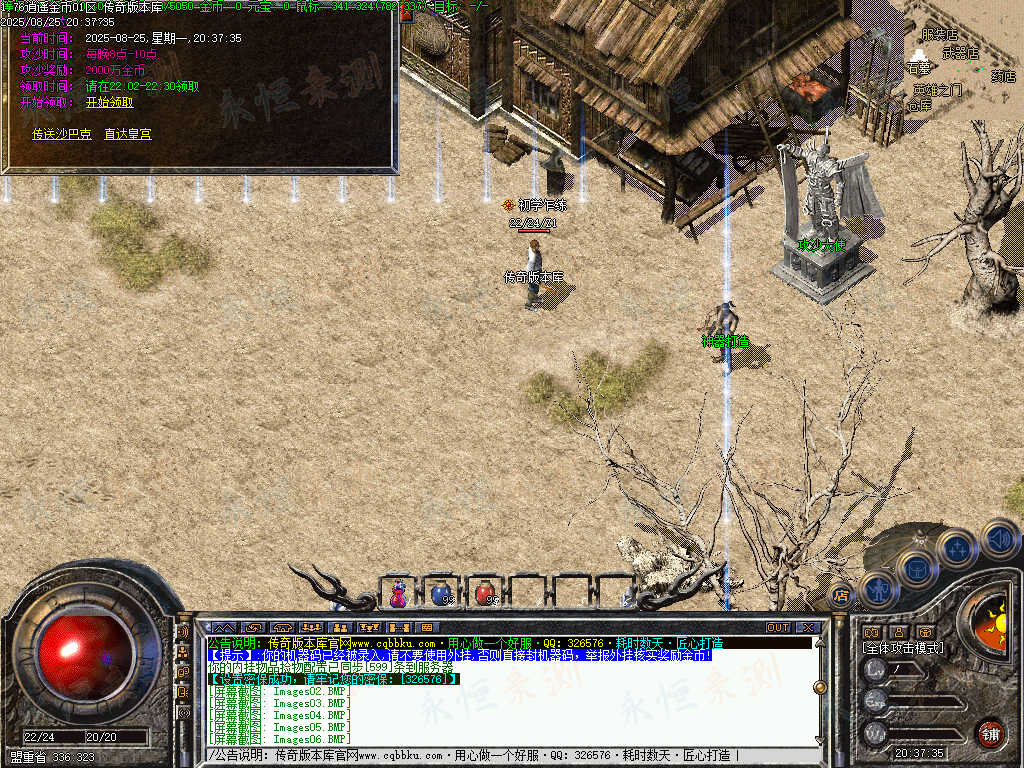
Task: Click the person icon above attack mode
Action: coord(898,632)
